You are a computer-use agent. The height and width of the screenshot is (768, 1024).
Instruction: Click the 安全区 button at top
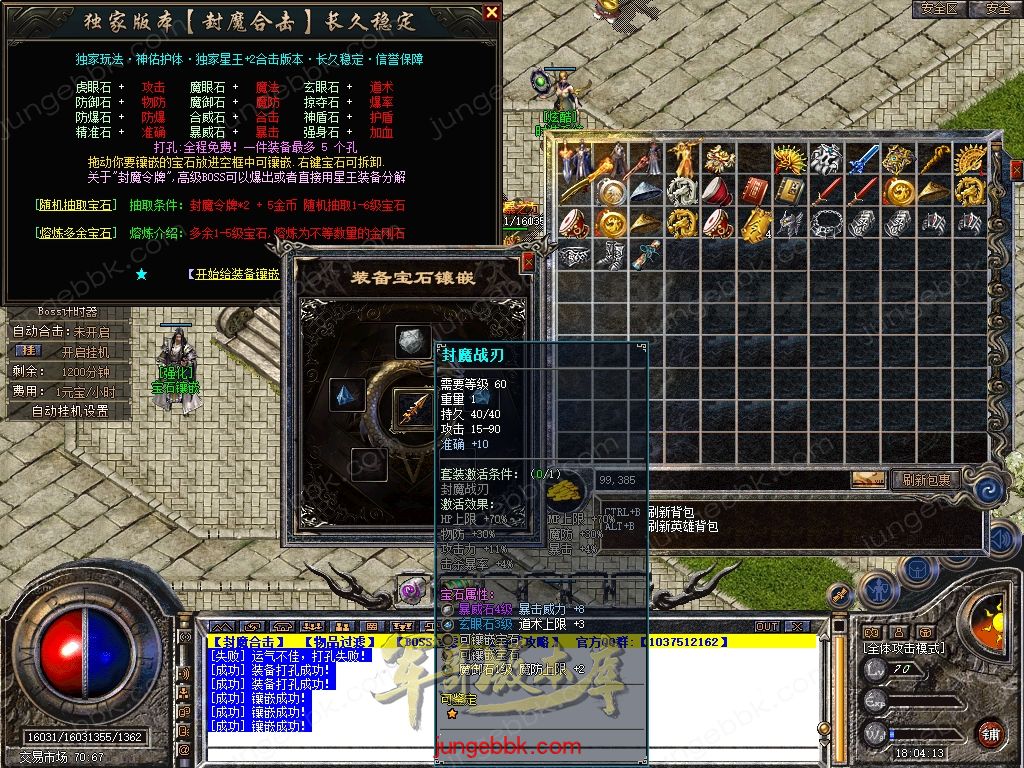940,9
